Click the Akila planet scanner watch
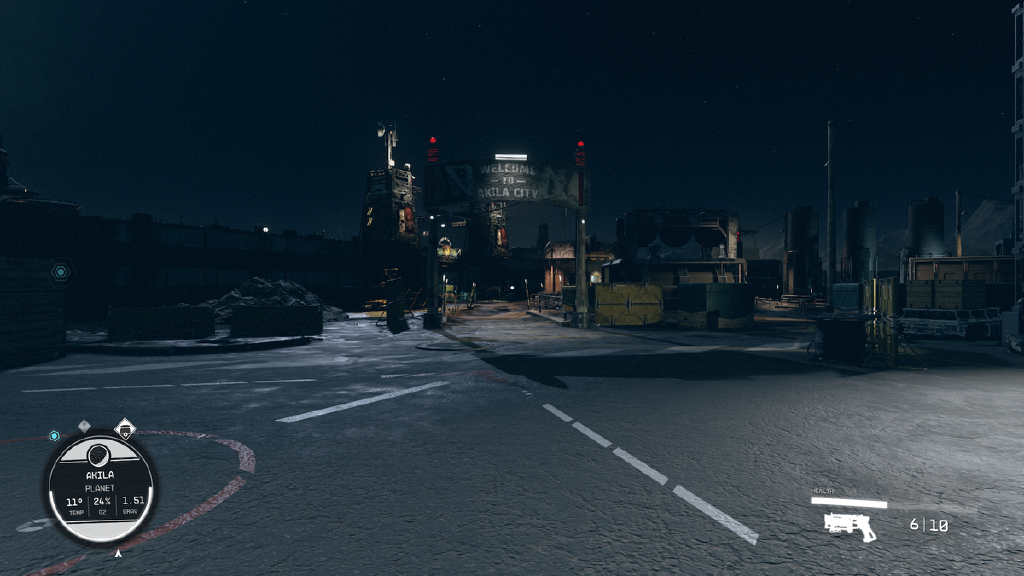Image resolution: width=1024 pixels, height=576 pixels. click(100, 487)
